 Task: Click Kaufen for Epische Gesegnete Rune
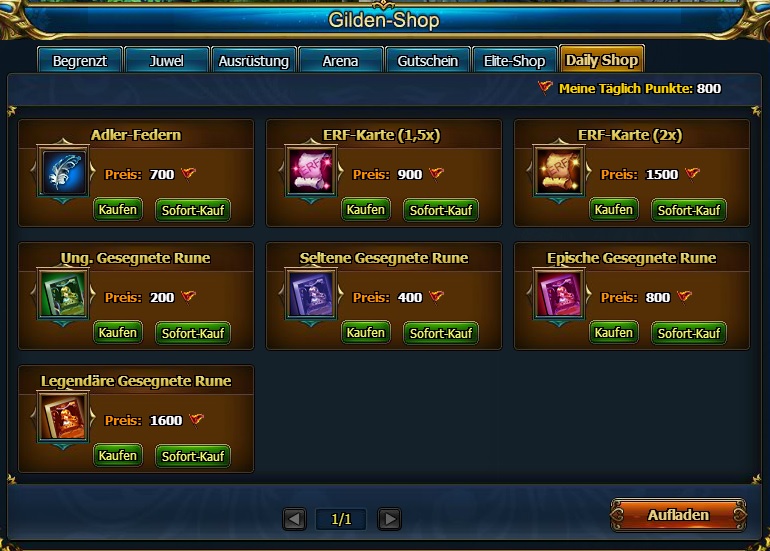tap(614, 332)
